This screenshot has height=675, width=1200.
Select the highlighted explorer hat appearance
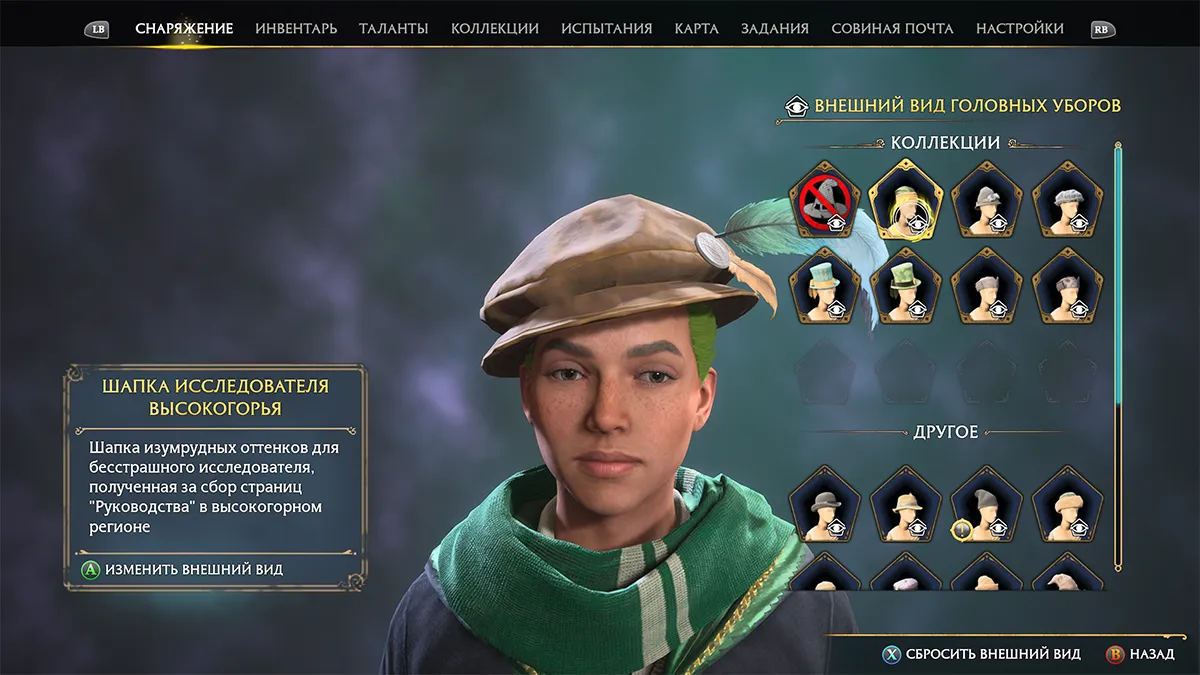tap(906, 198)
